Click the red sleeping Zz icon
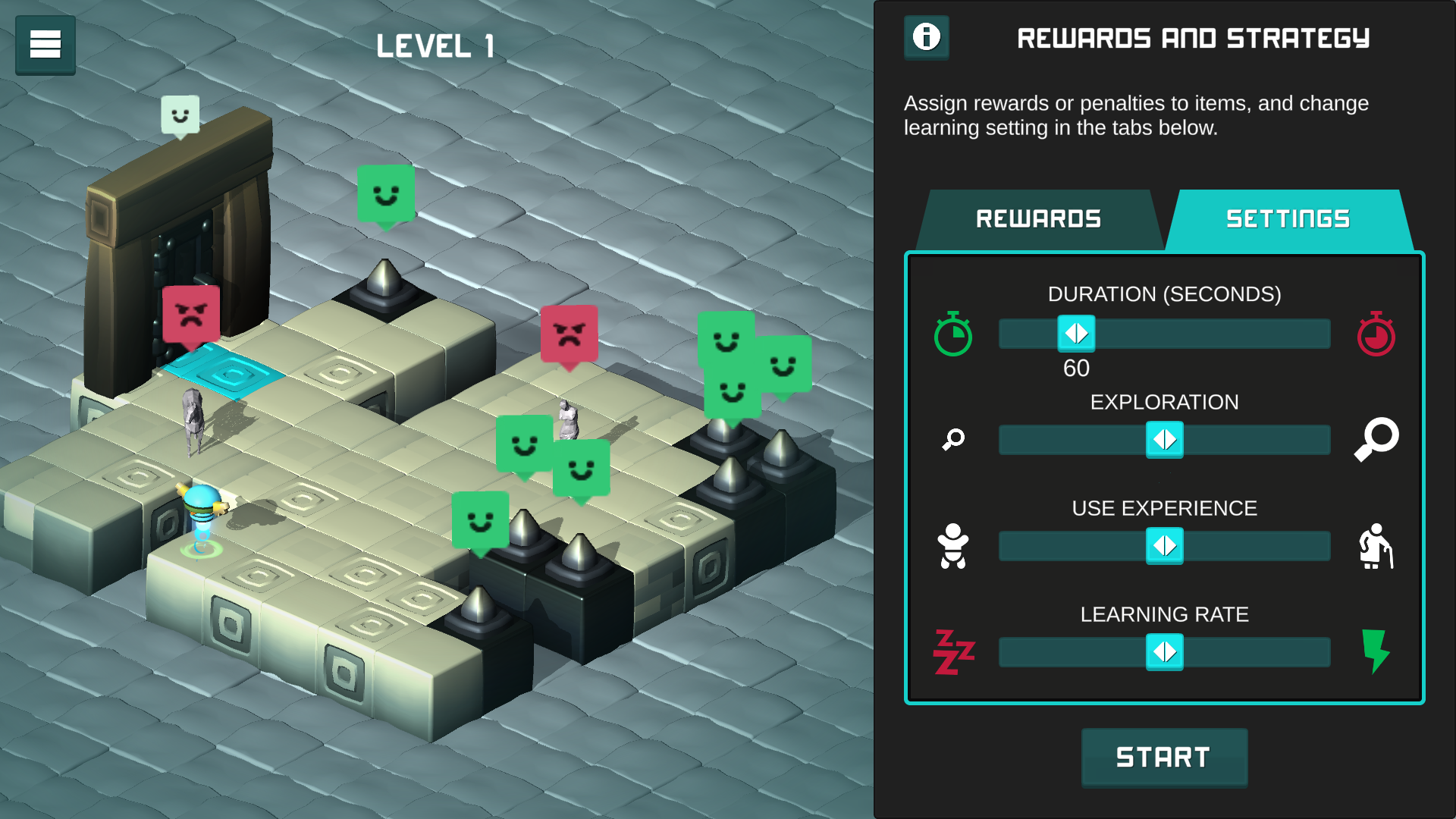 (x=953, y=652)
